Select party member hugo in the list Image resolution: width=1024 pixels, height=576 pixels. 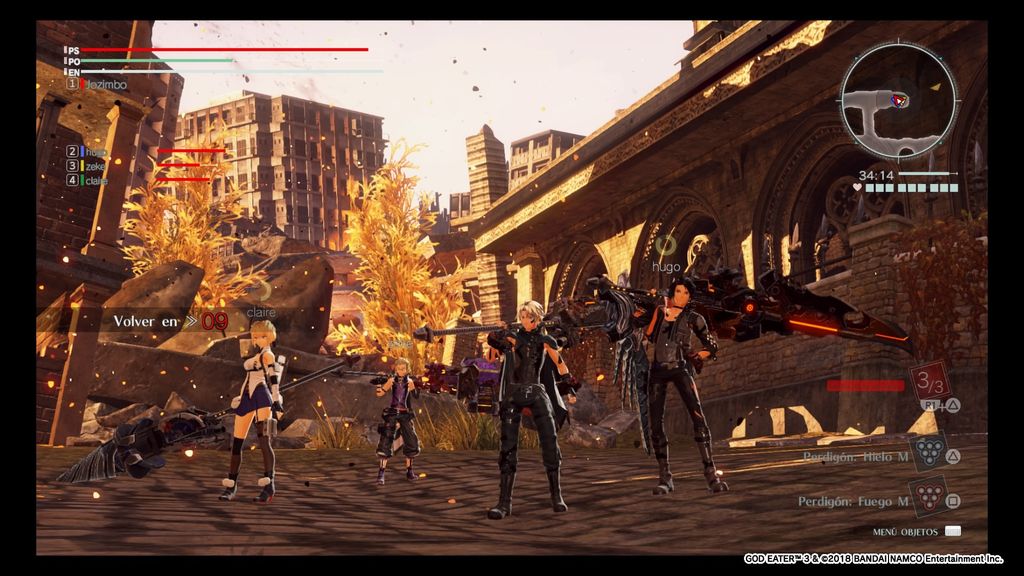tap(96, 151)
